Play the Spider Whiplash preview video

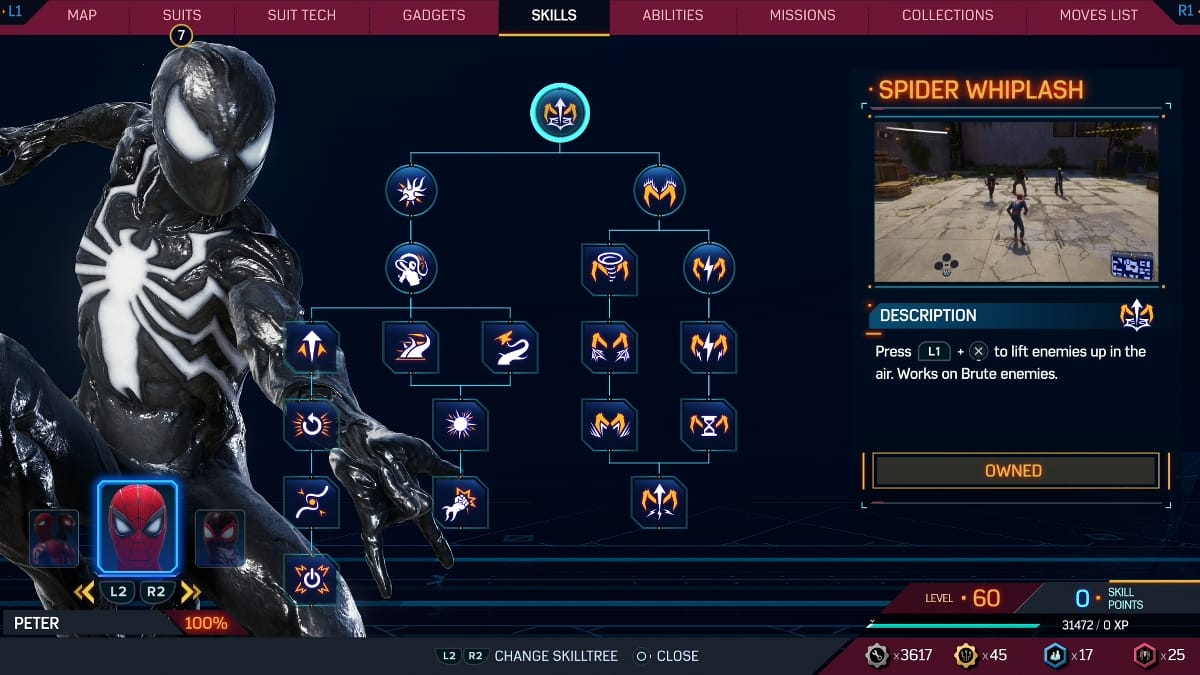coord(1016,201)
